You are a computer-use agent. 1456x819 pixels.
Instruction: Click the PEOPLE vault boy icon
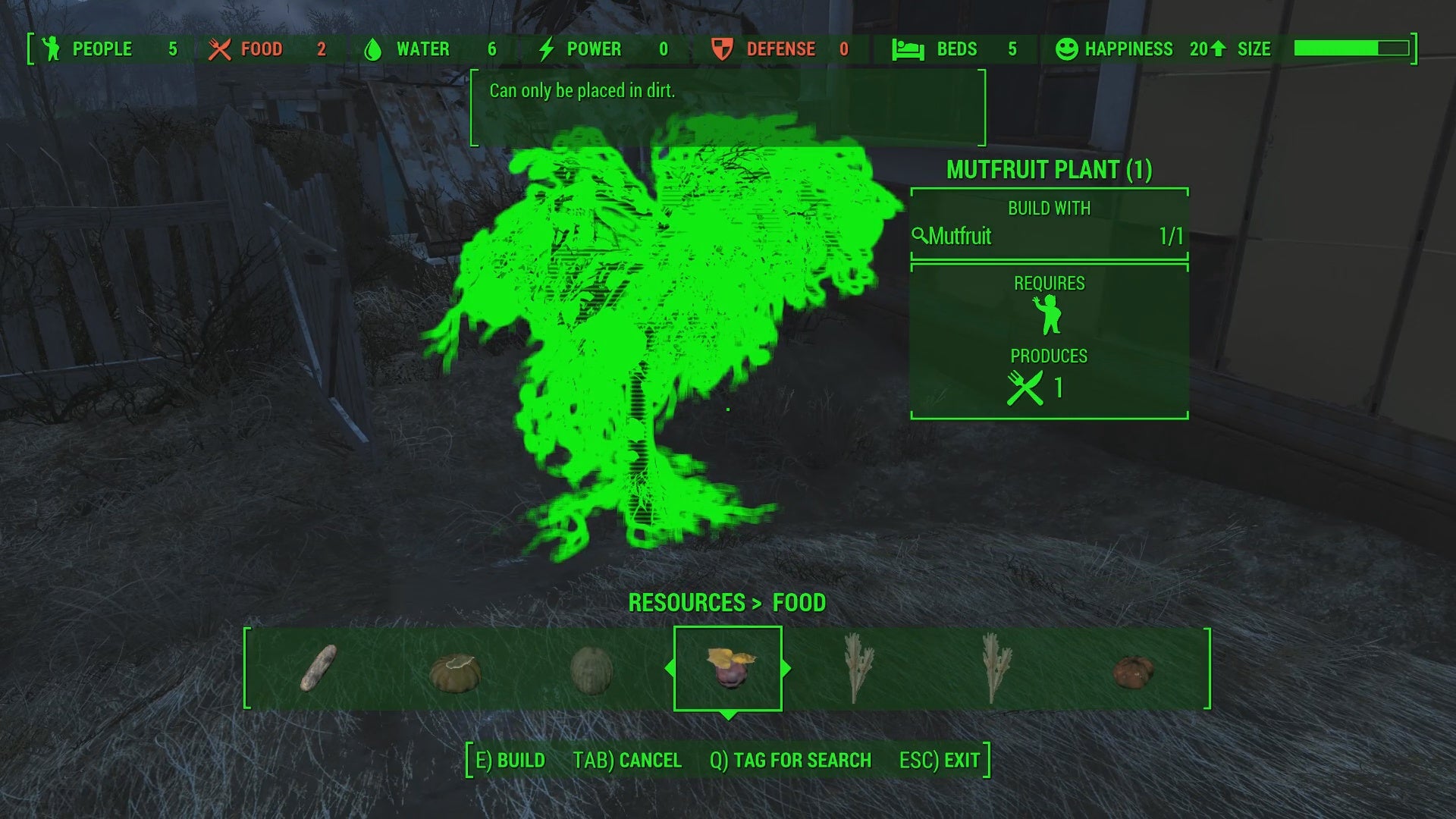pos(50,49)
